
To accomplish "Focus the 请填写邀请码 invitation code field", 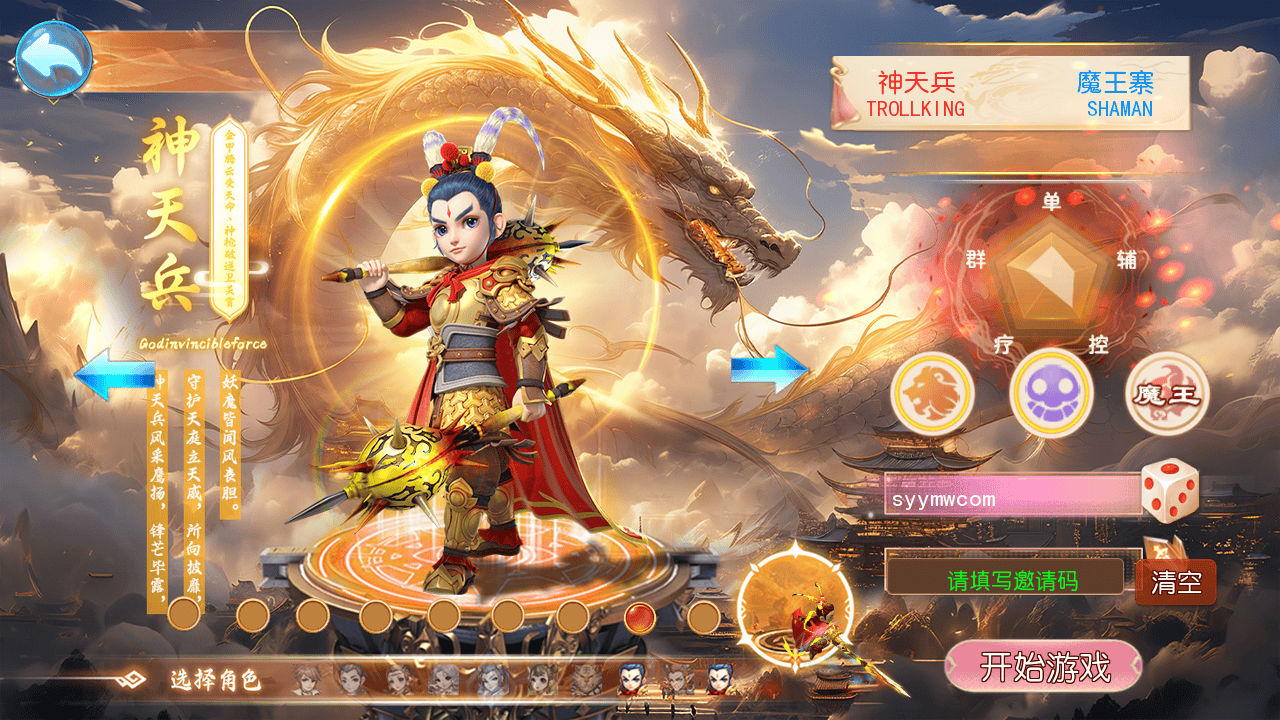I will (1011, 579).
